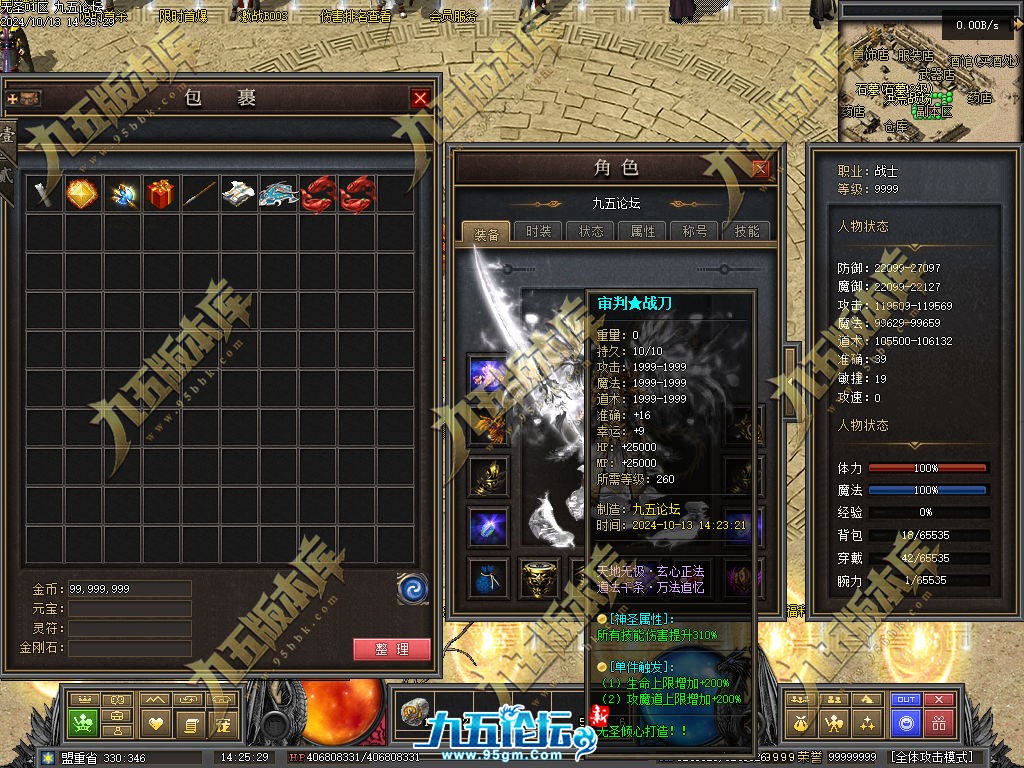1024x768 pixels.
Task: Close the 角色 character panel
Action: [x=761, y=168]
